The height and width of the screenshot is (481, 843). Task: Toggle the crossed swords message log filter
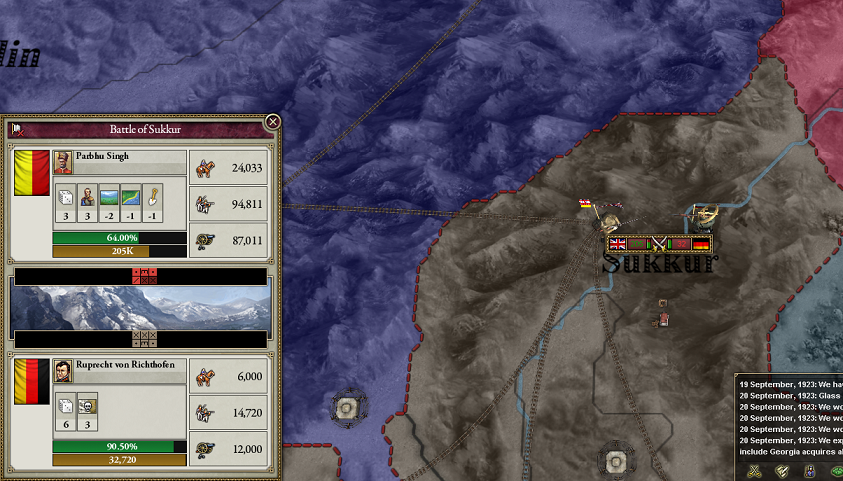tap(756, 469)
